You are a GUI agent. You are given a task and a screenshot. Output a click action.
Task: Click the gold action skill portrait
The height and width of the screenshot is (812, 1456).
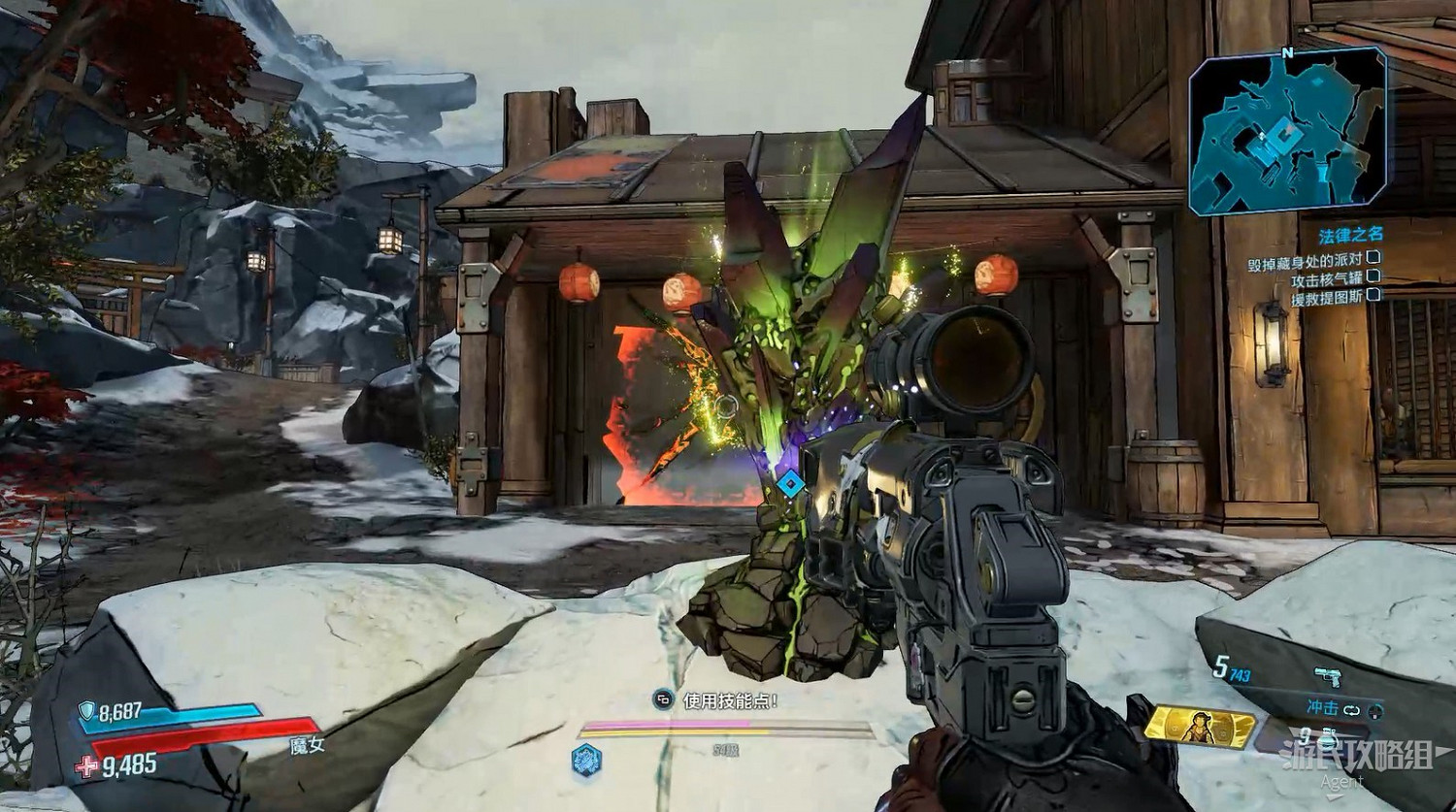point(1201,726)
